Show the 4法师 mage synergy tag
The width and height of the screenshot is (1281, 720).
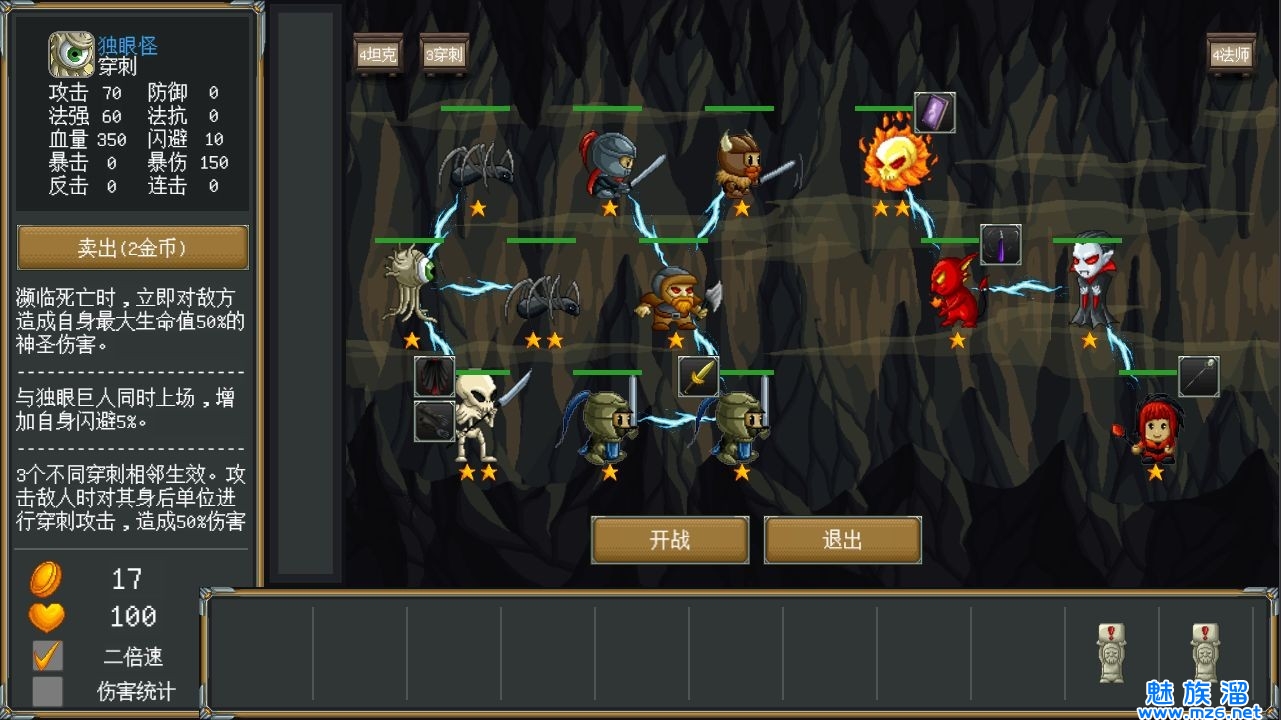(x=1231, y=54)
